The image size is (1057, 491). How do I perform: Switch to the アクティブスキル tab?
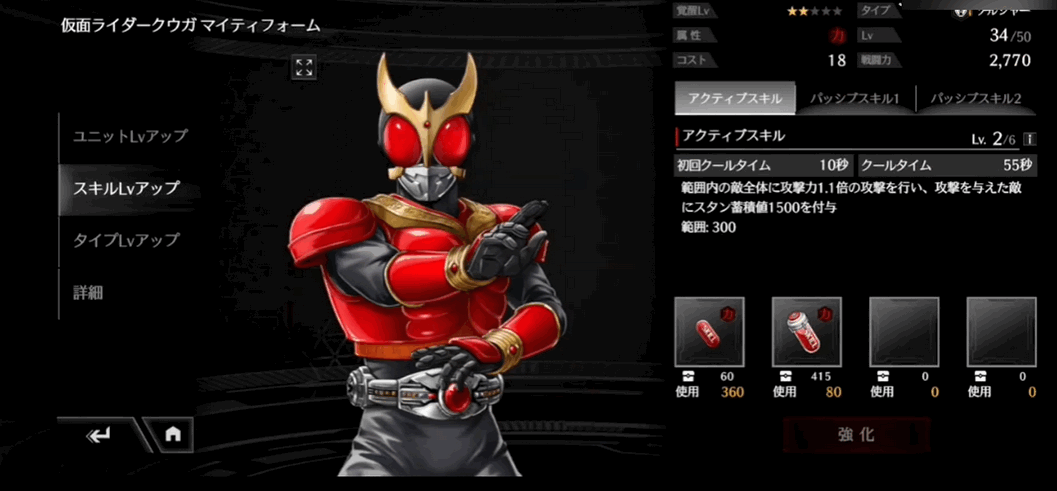click(734, 99)
